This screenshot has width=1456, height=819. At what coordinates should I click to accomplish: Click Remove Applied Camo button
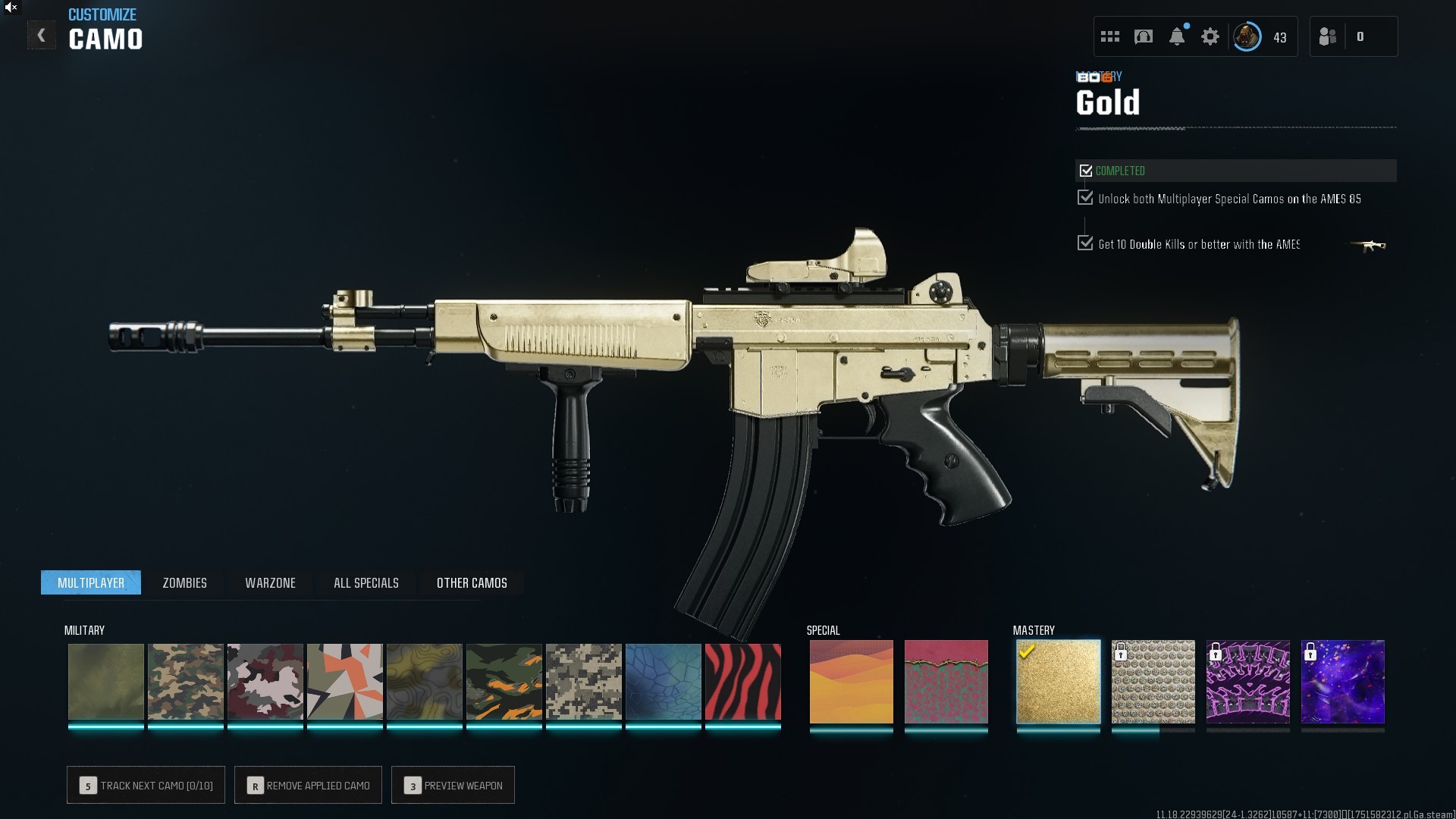coord(308,785)
